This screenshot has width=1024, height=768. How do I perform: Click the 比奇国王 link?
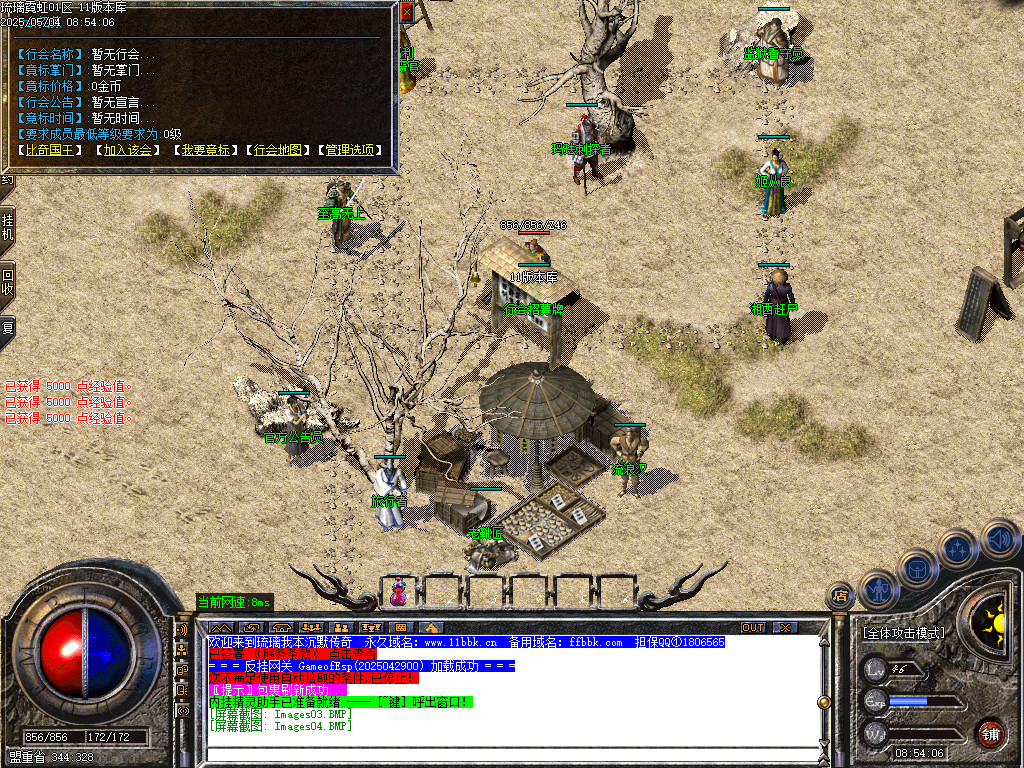coord(52,150)
